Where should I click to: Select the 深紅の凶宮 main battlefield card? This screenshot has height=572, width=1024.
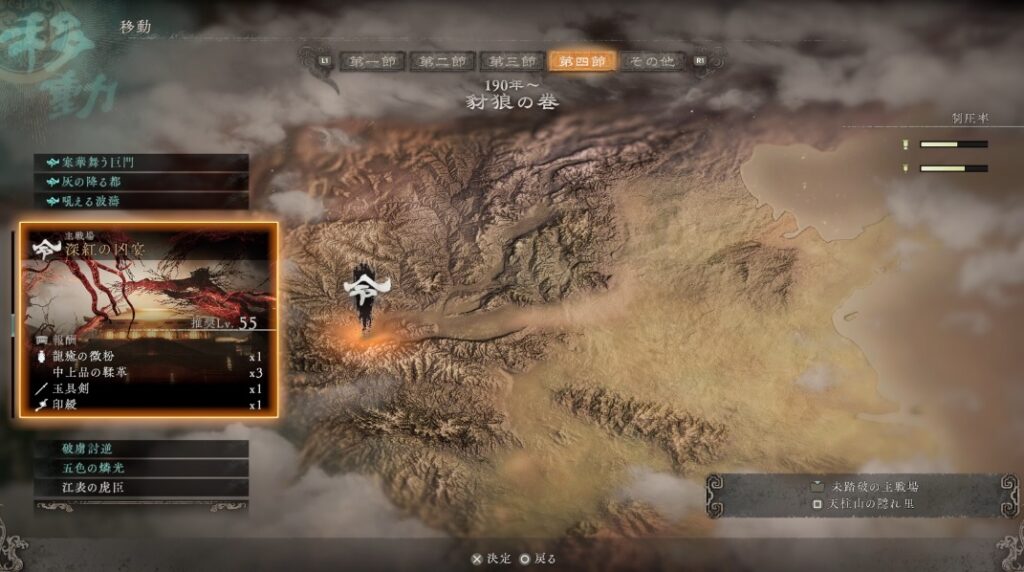(146, 320)
